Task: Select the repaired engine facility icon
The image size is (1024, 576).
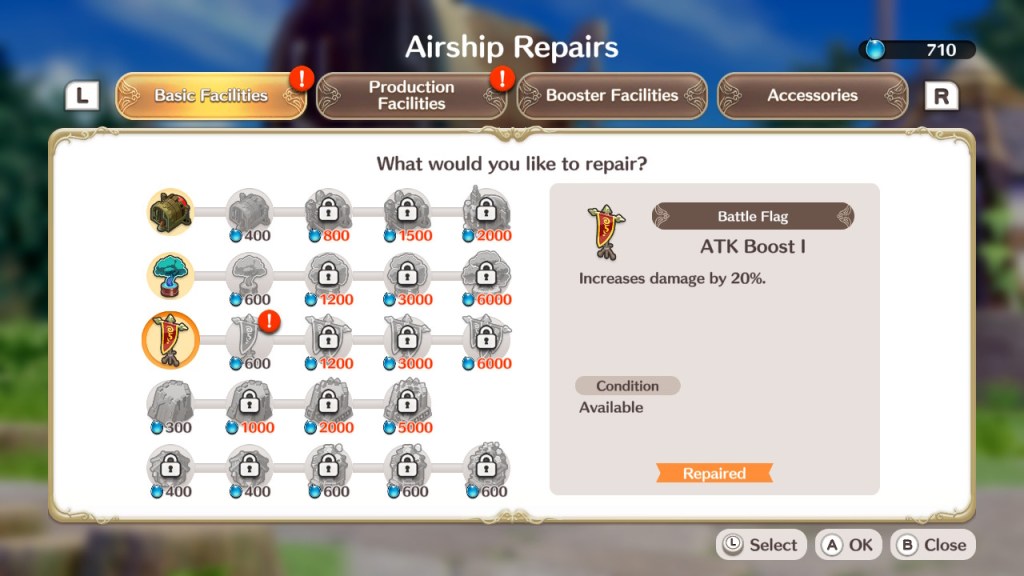Action: (x=168, y=211)
